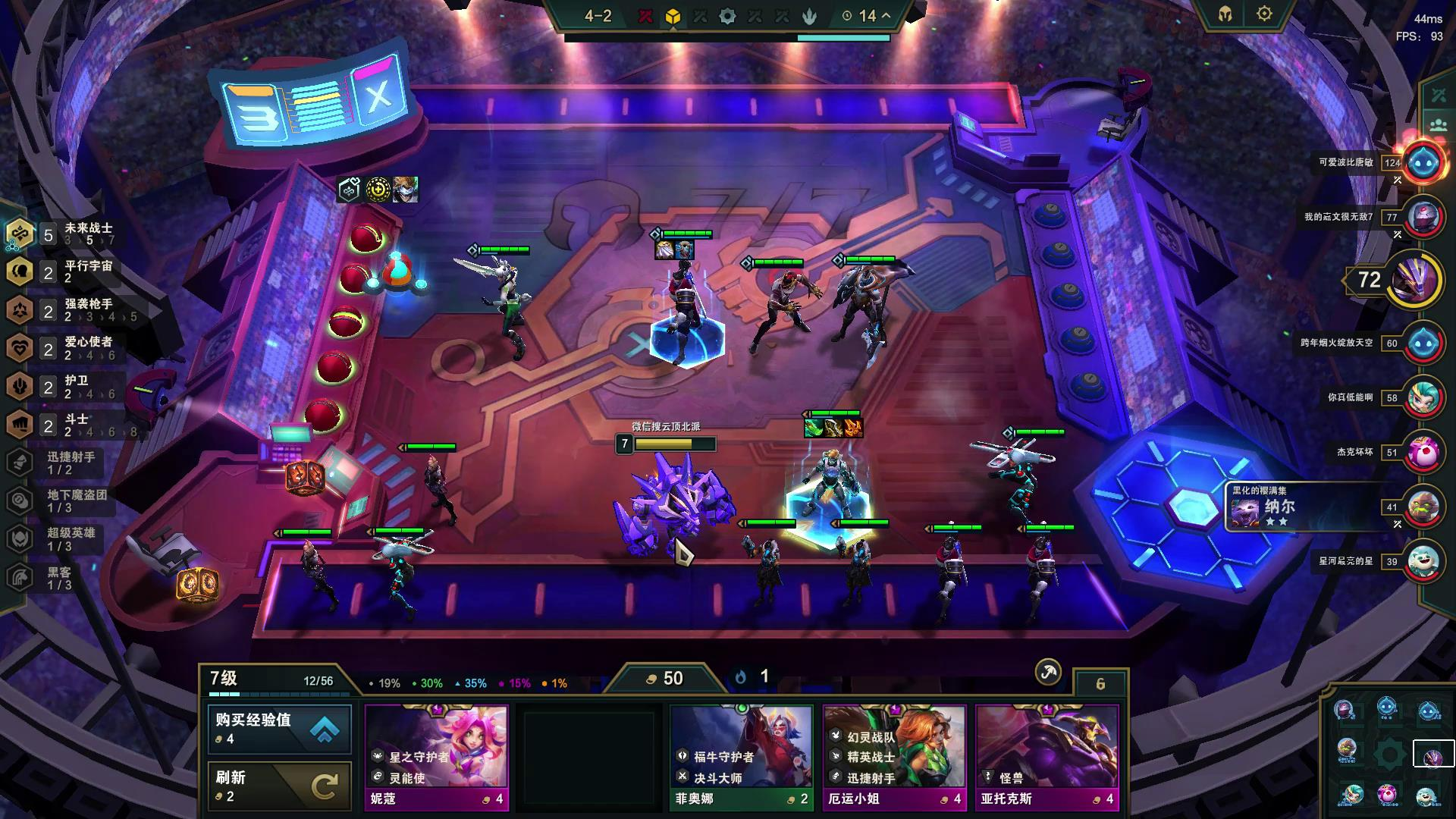Expand the stage round tracker arrow

click(x=886, y=16)
